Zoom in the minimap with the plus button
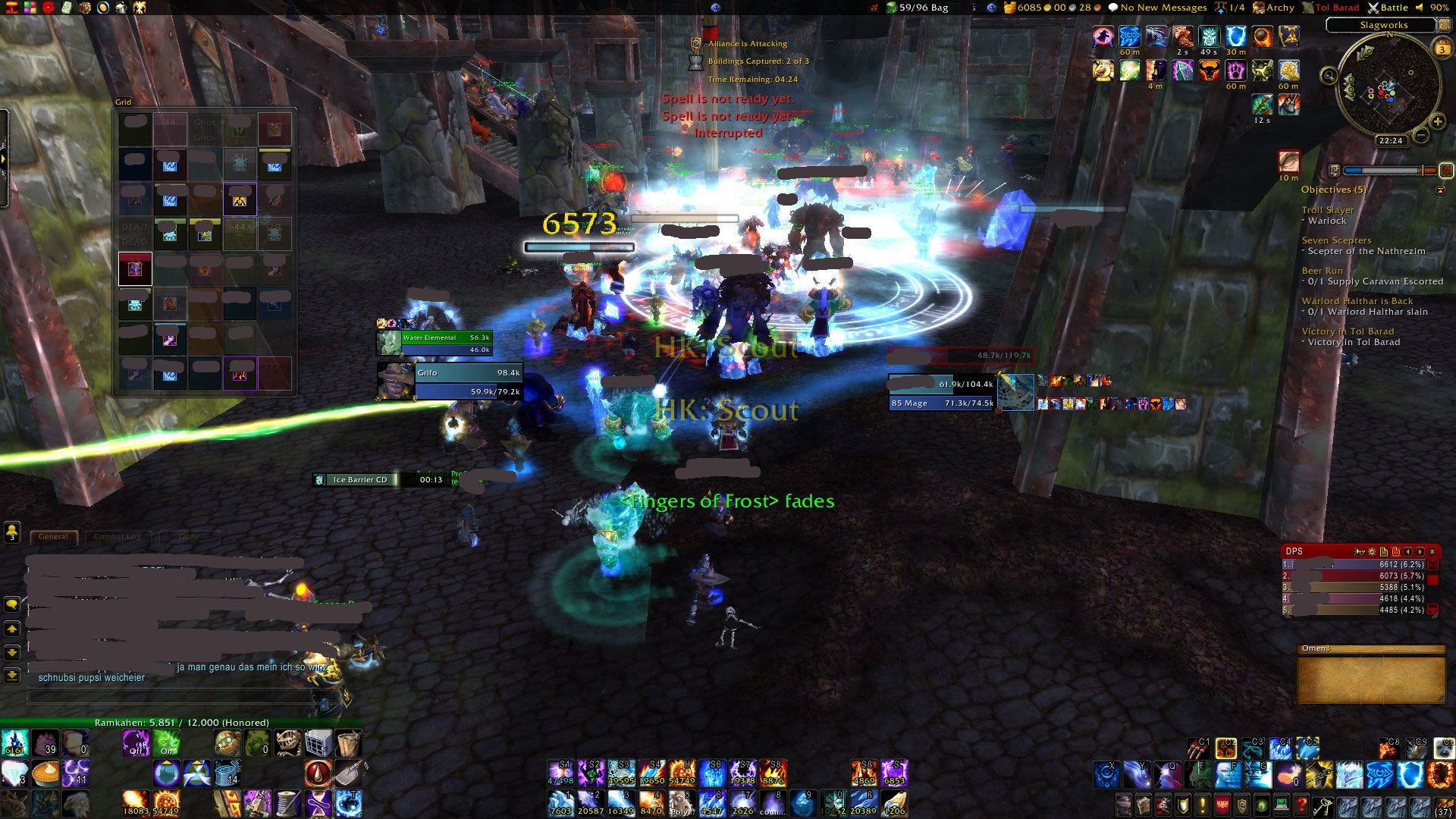The height and width of the screenshot is (819, 1456). pos(1437,121)
